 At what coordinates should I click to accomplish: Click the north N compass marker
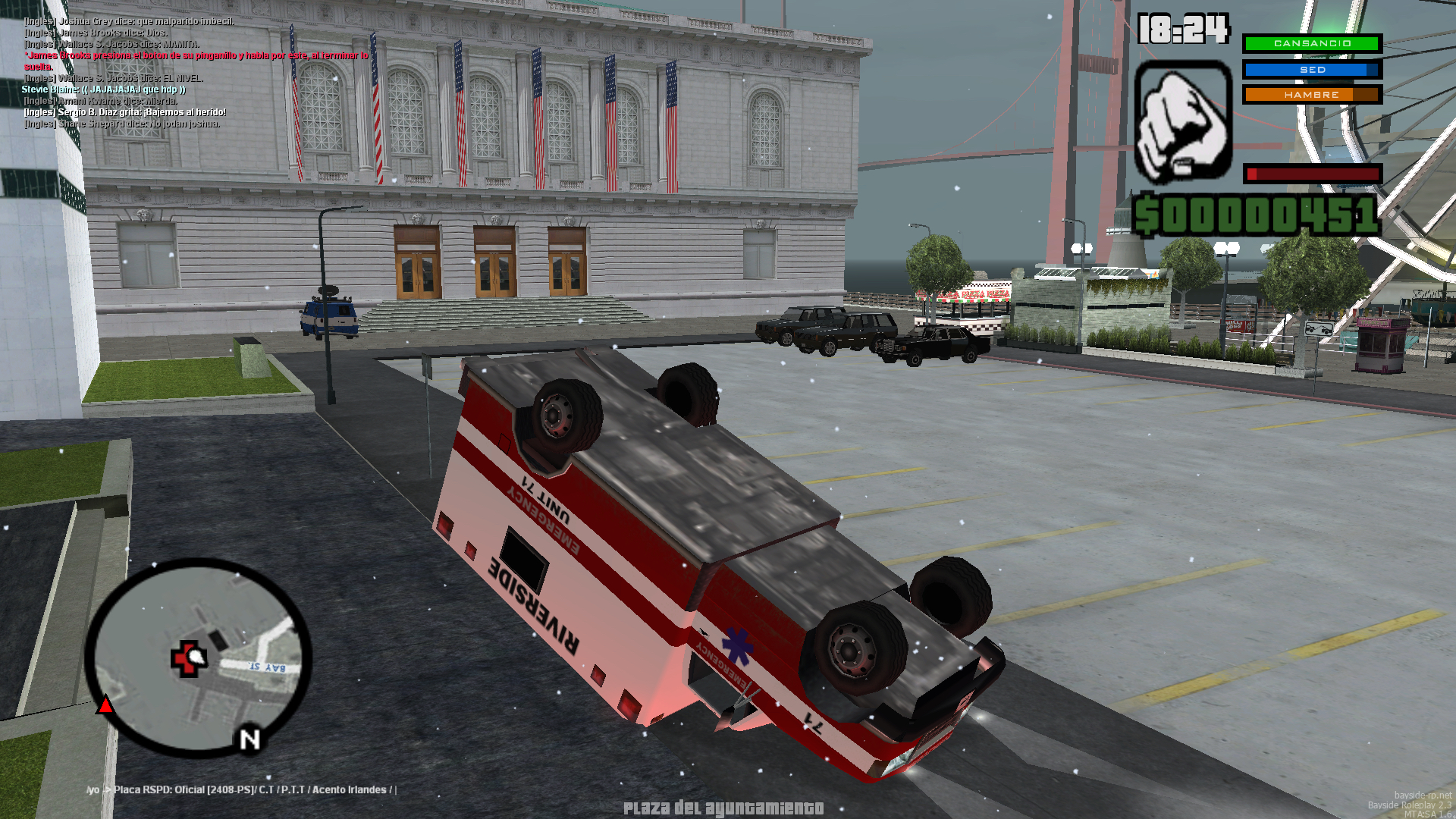pos(249,739)
